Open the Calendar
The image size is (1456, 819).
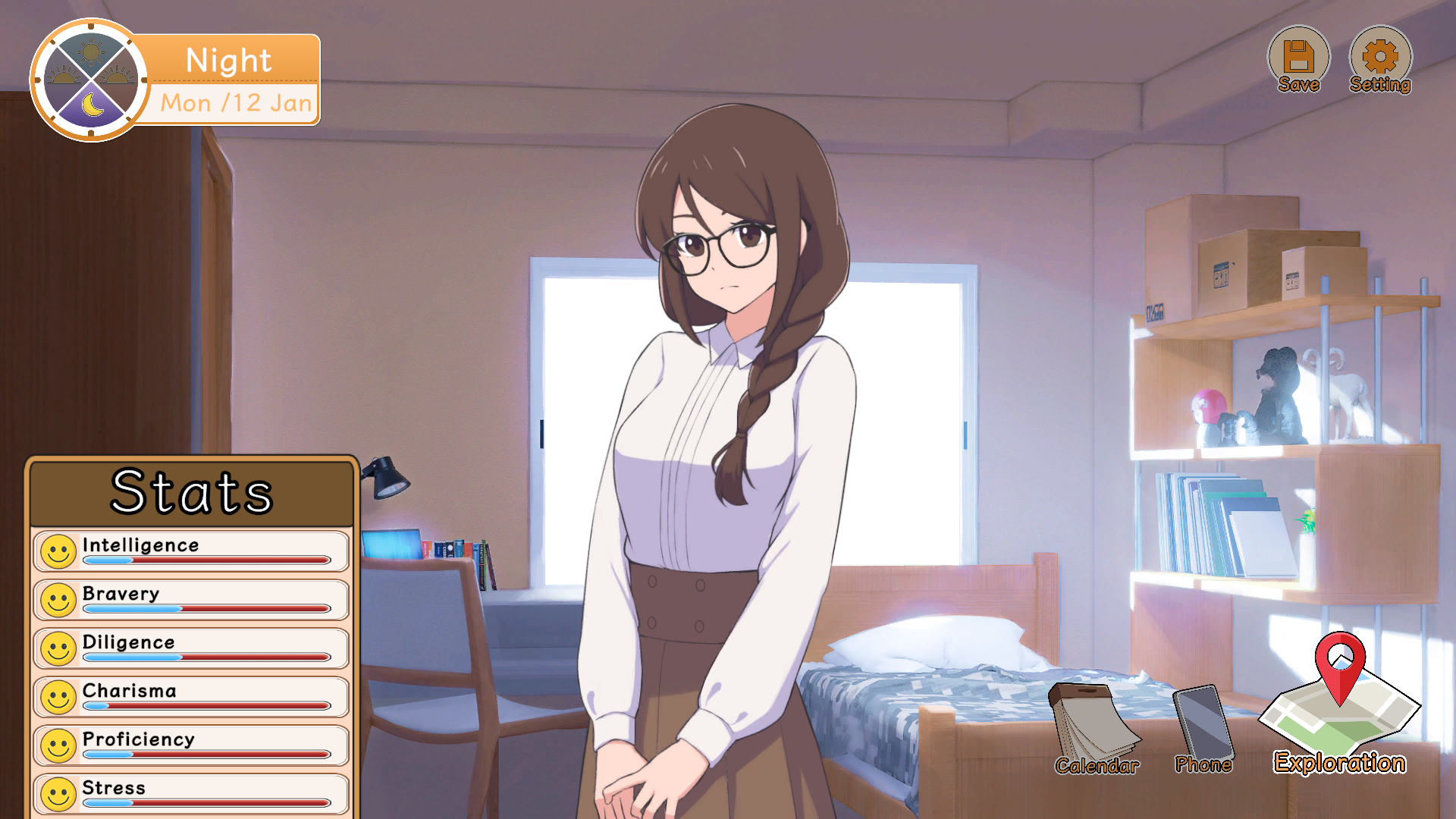point(1095,729)
